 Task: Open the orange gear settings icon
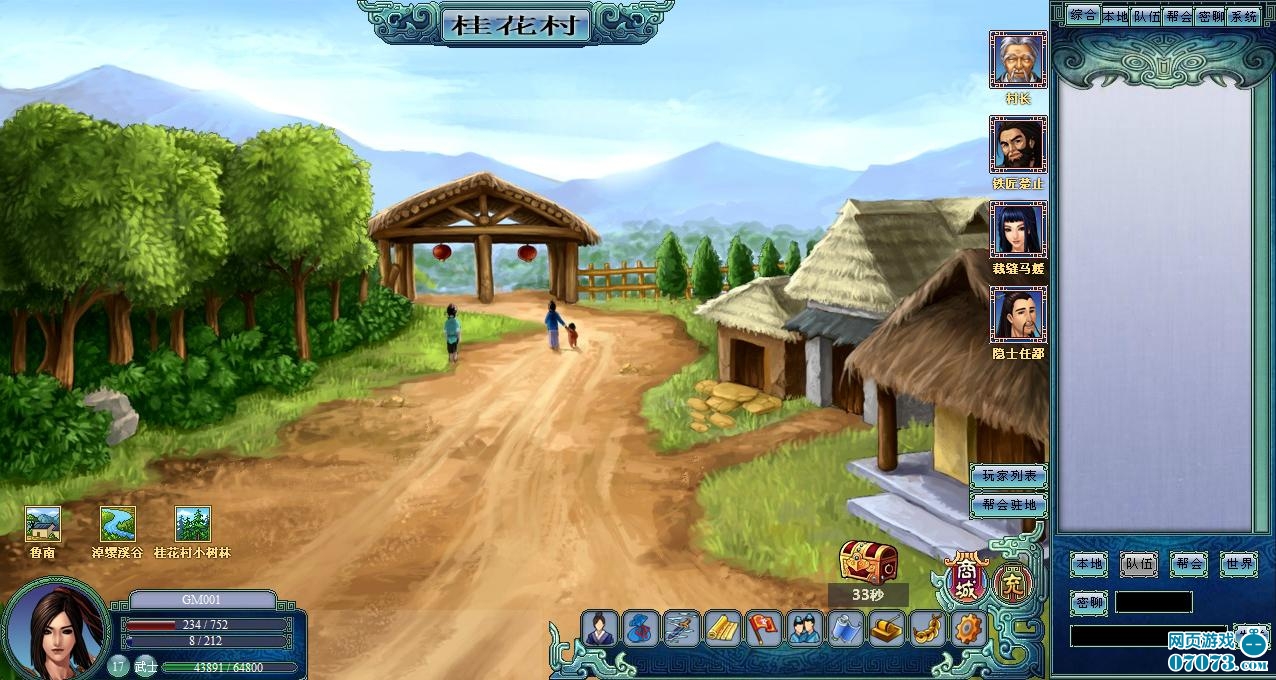968,629
